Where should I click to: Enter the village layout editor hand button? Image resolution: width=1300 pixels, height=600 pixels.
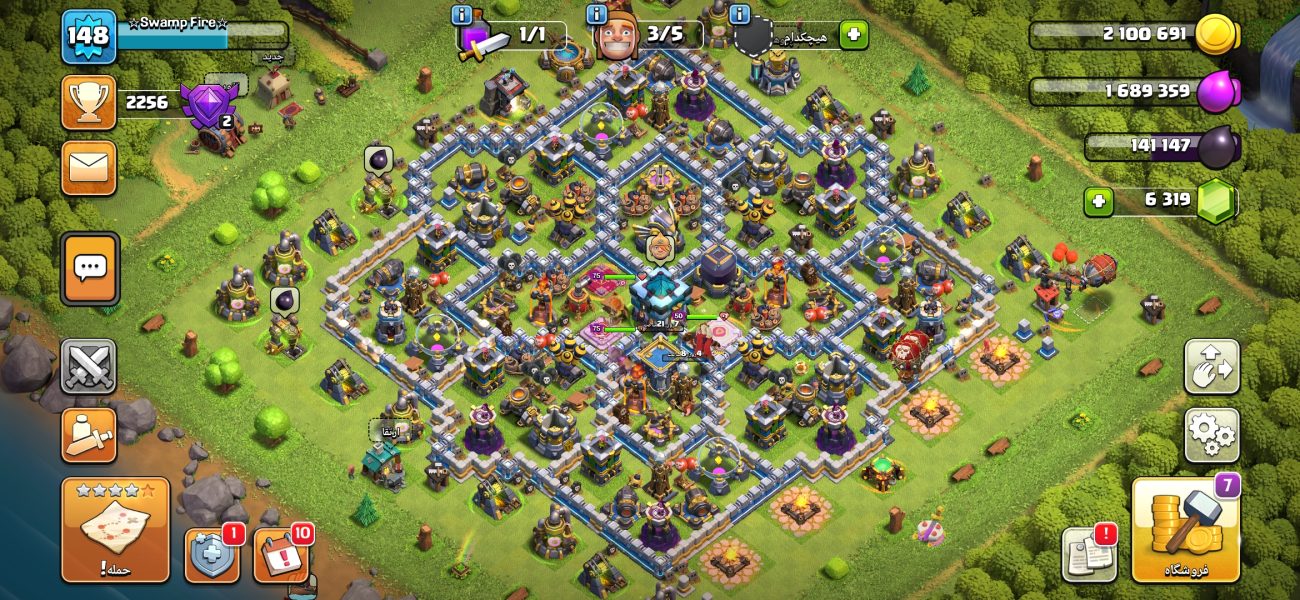point(1211,366)
